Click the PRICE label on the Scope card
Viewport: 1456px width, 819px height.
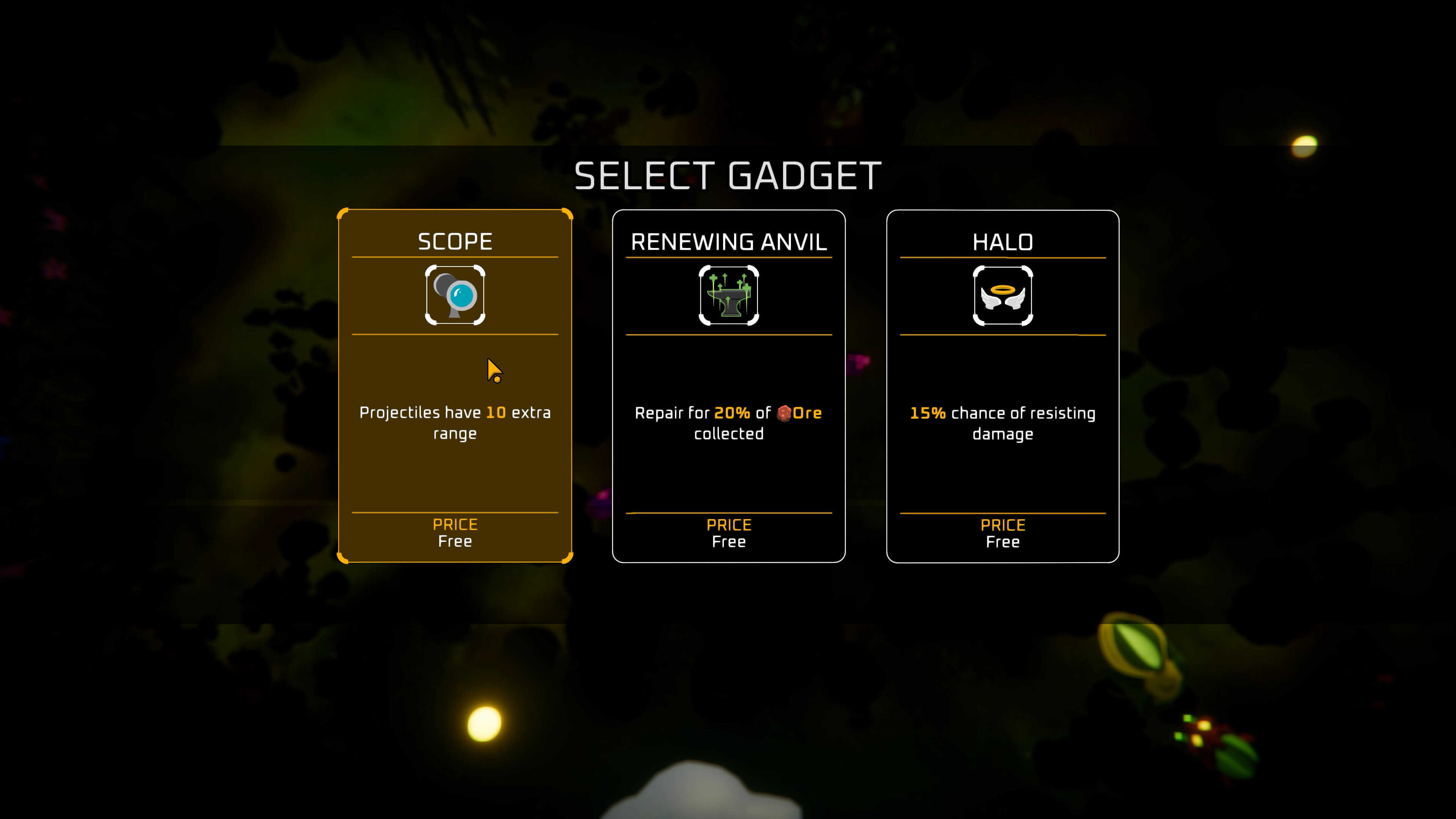click(x=455, y=524)
